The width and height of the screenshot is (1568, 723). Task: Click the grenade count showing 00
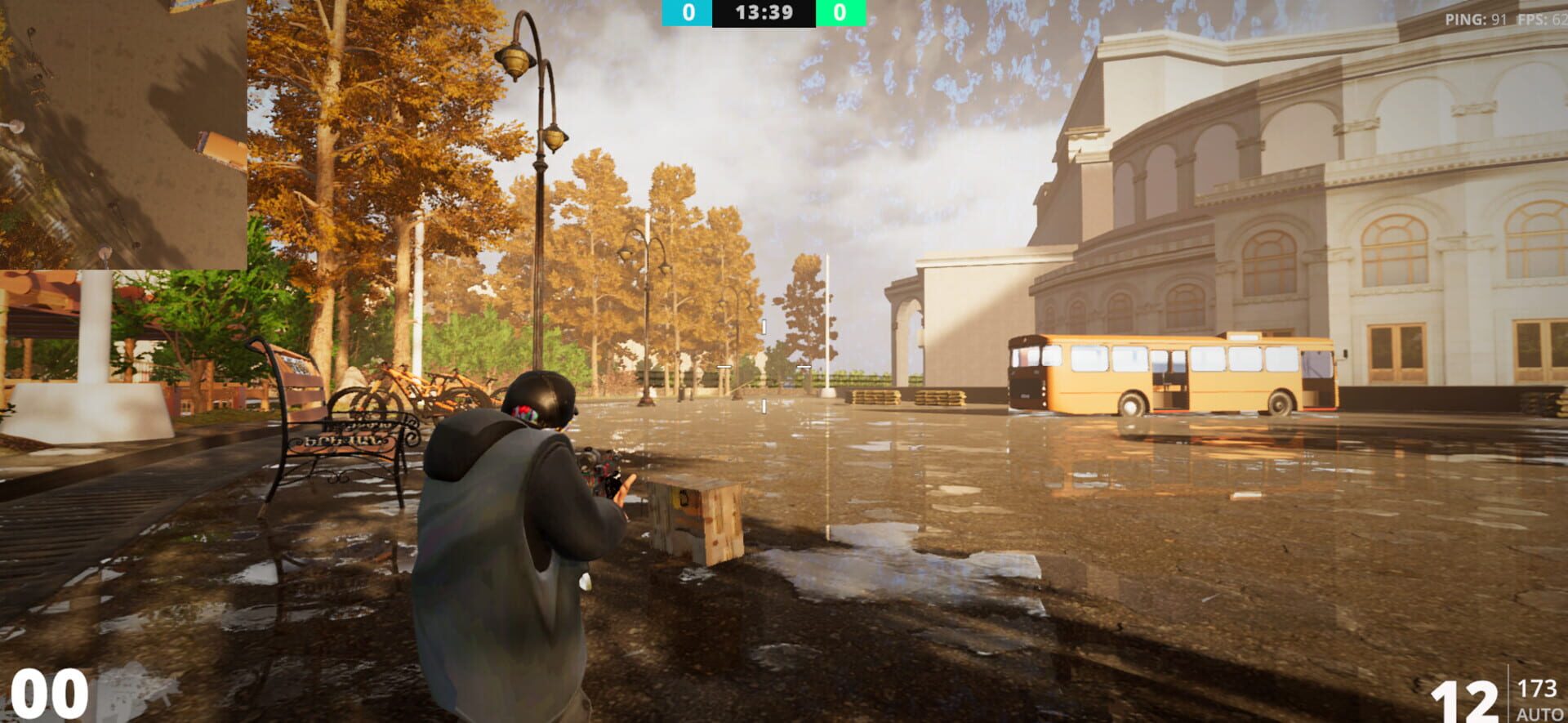[49, 696]
